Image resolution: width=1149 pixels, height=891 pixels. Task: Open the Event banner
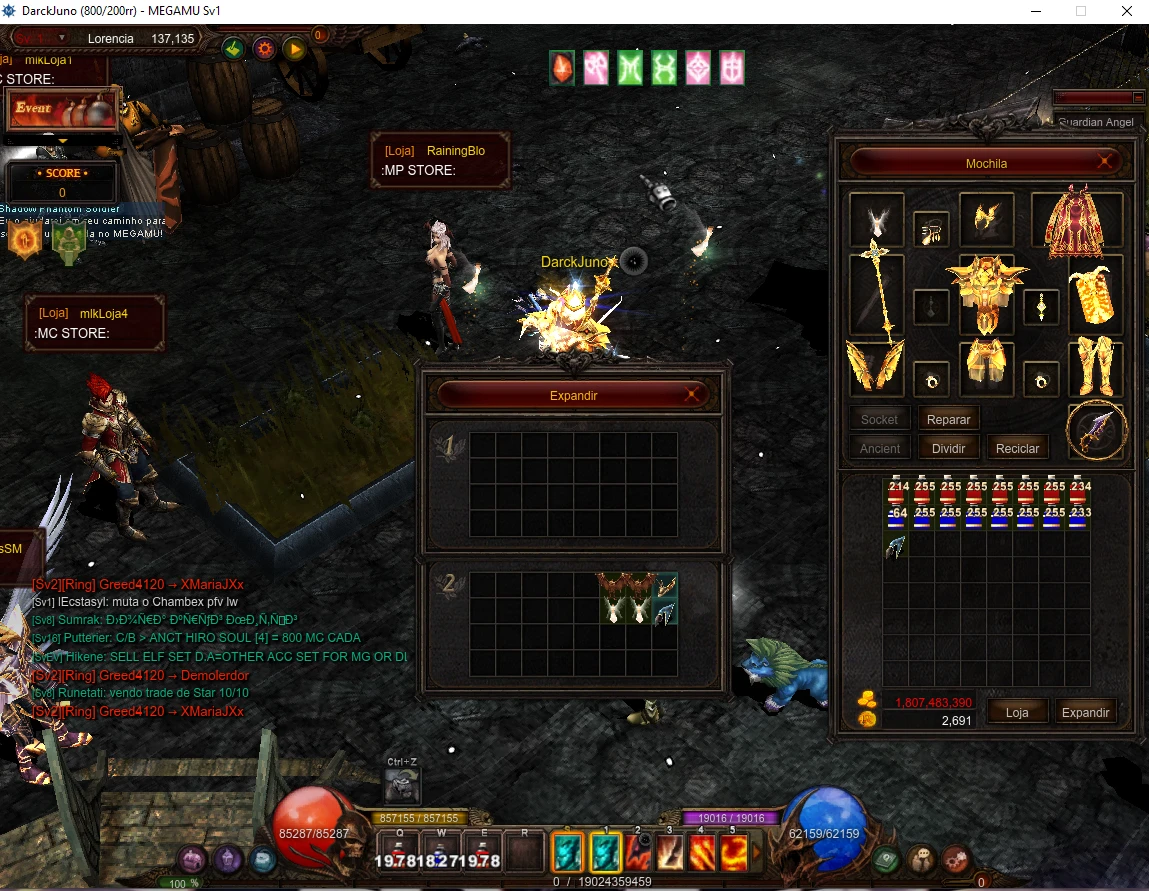62,109
